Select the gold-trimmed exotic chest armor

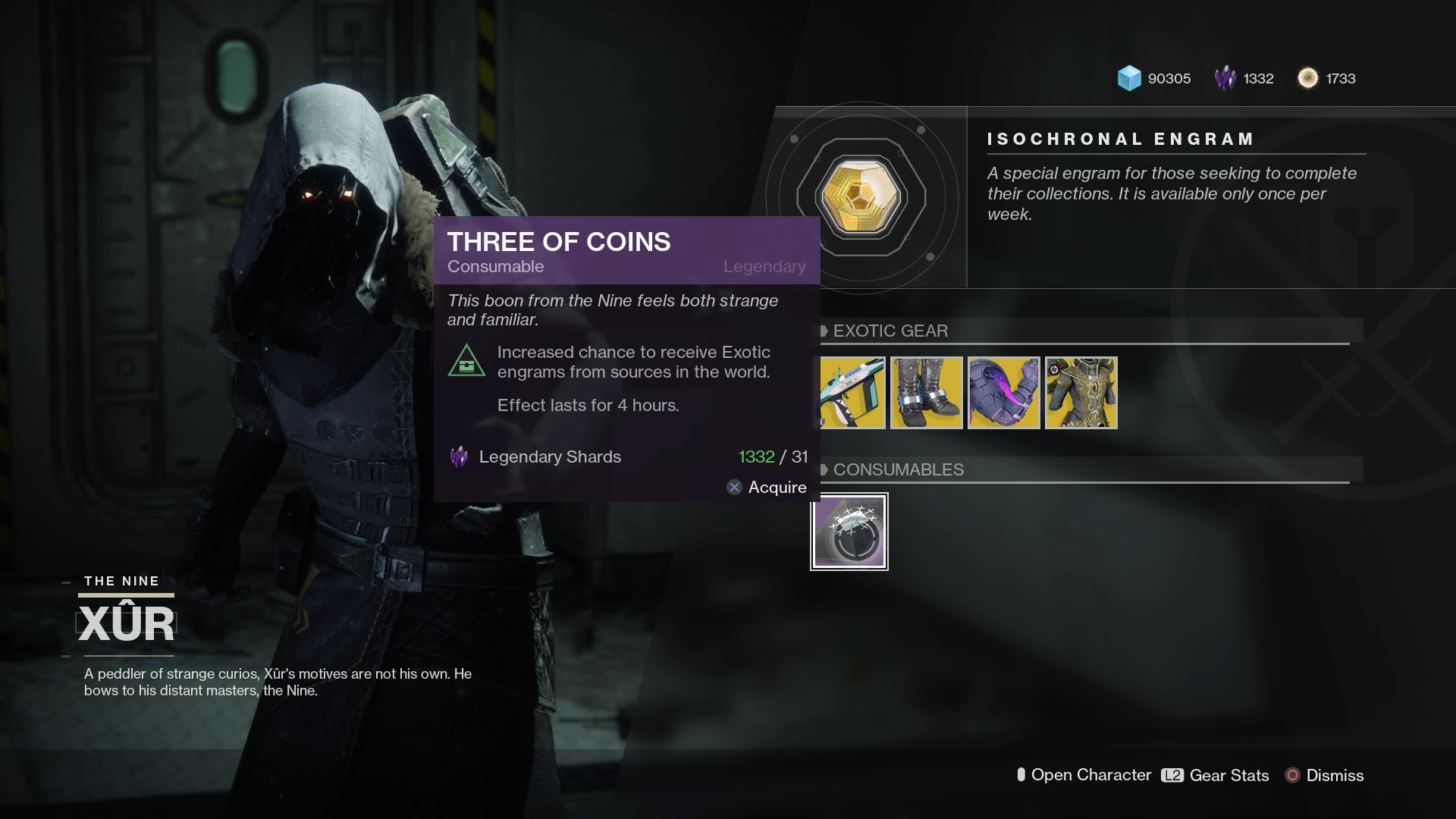click(x=1080, y=393)
